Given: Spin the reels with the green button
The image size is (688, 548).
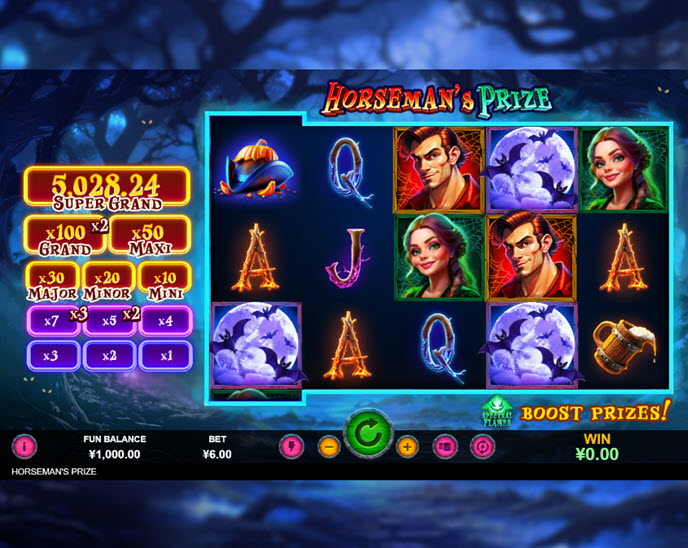Looking at the screenshot, I should [368, 434].
